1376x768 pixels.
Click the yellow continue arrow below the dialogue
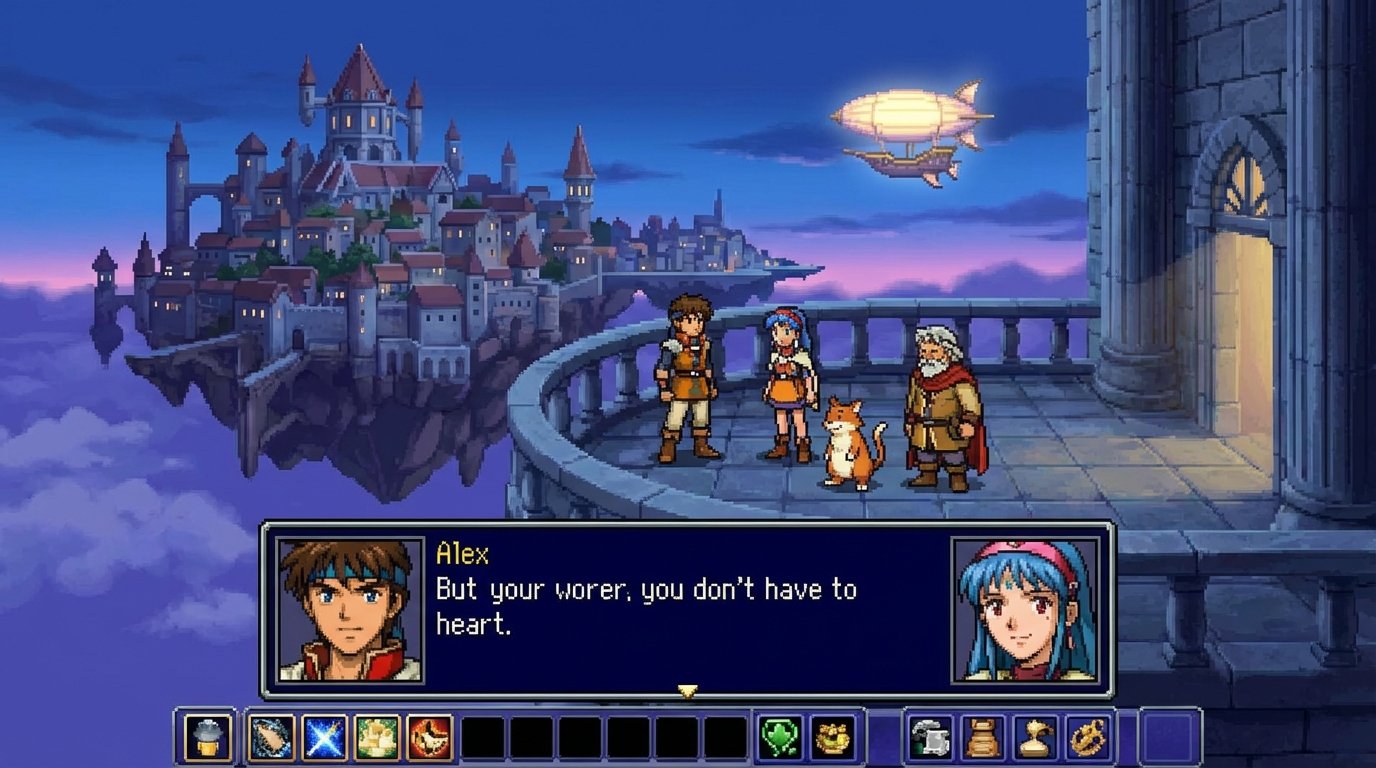tap(688, 689)
